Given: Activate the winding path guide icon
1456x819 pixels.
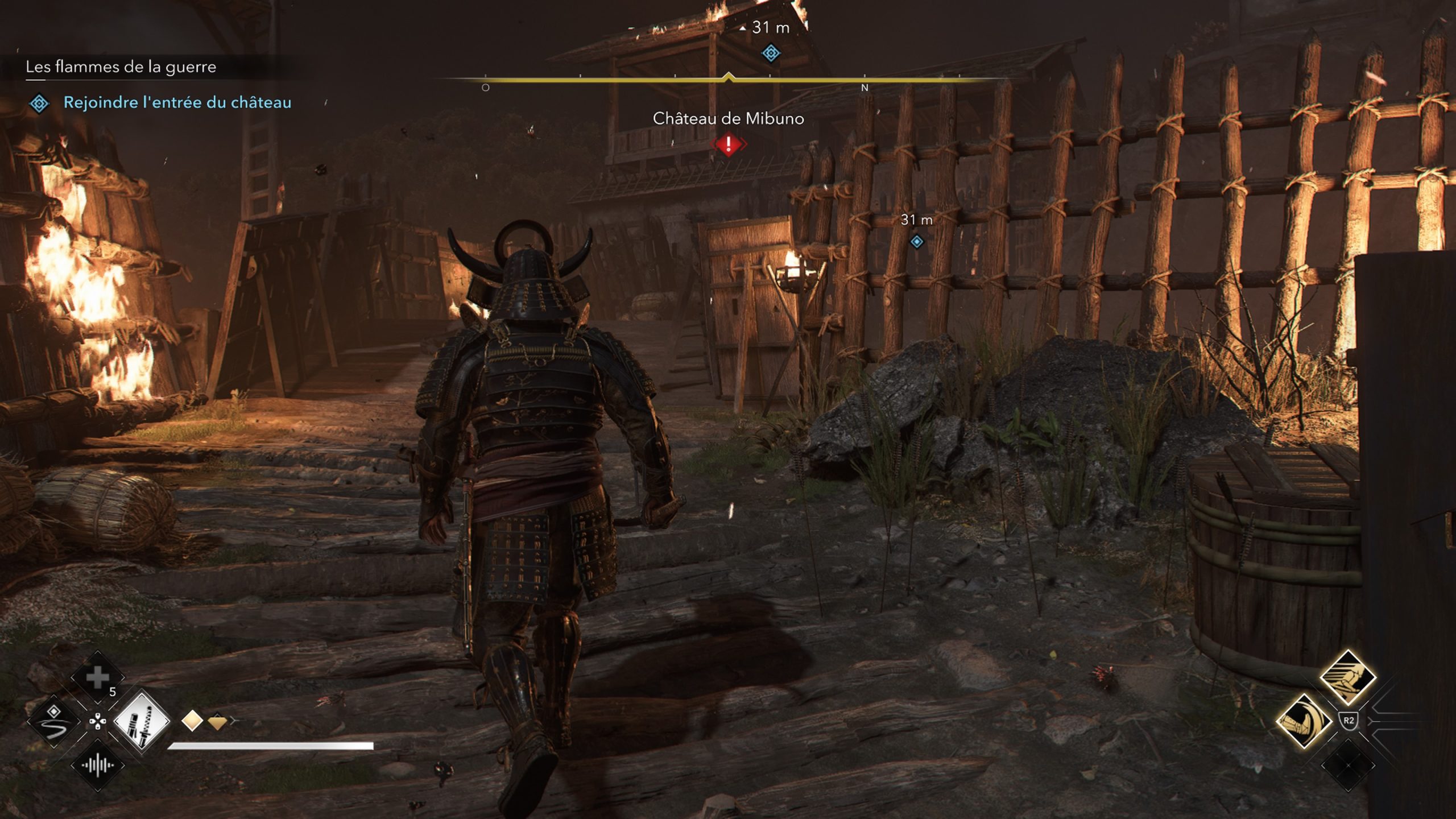Looking at the screenshot, I should (54, 722).
